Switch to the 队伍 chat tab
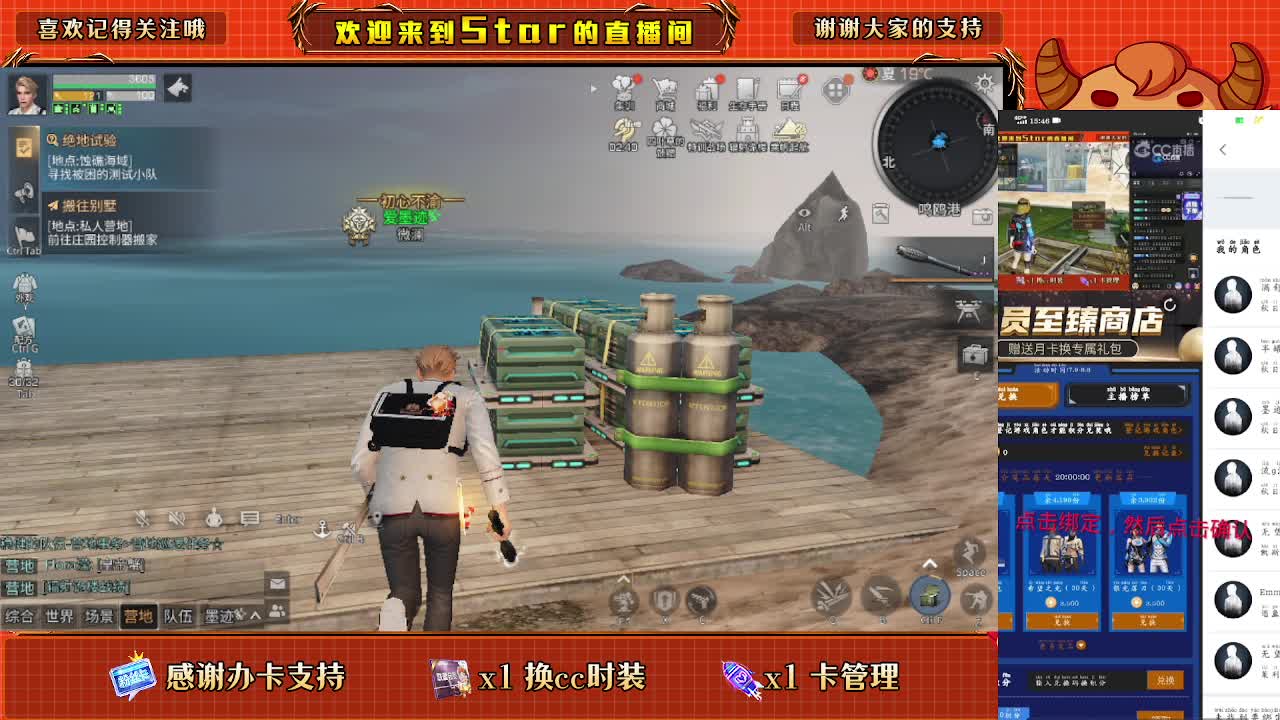The width and height of the screenshot is (1280, 720). (x=180, y=615)
